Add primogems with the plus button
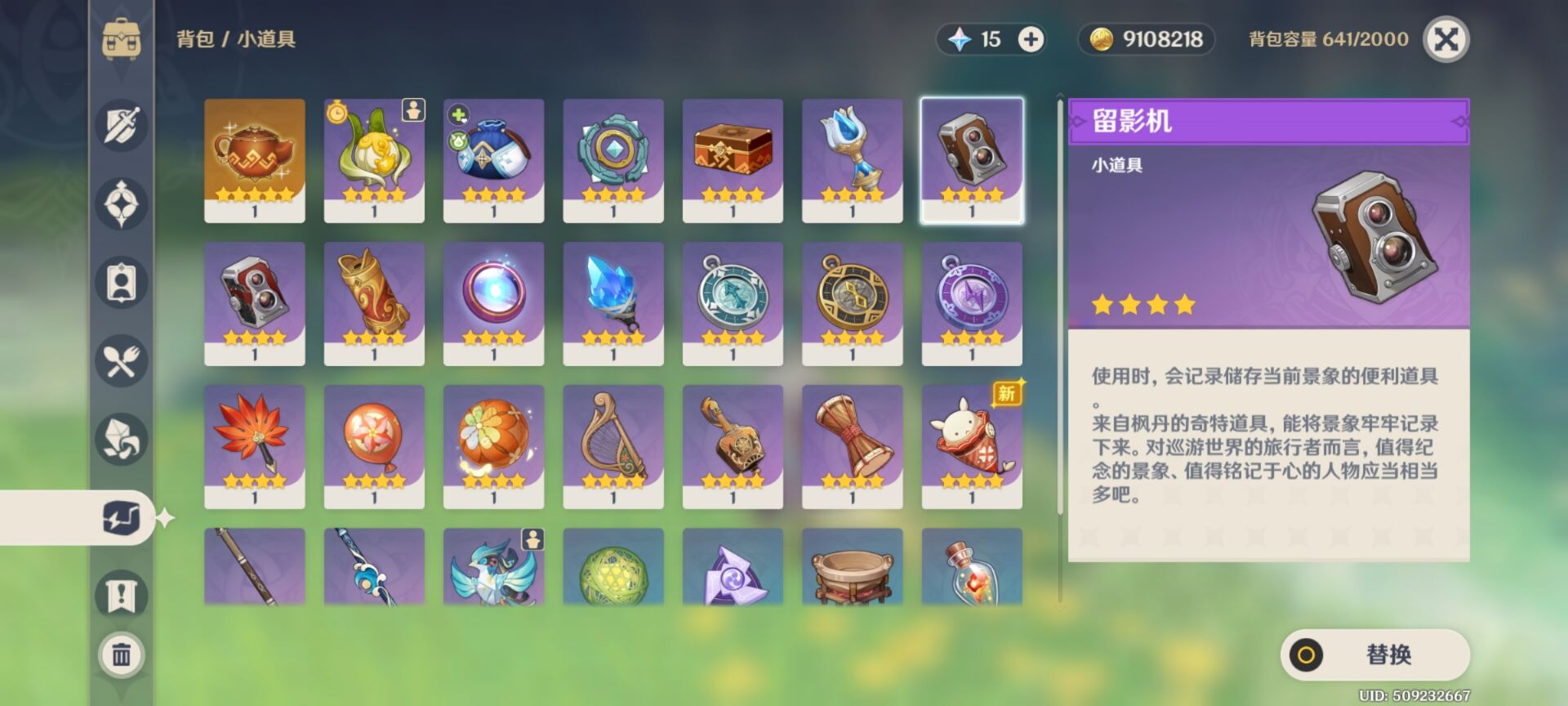 pos(1031,39)
